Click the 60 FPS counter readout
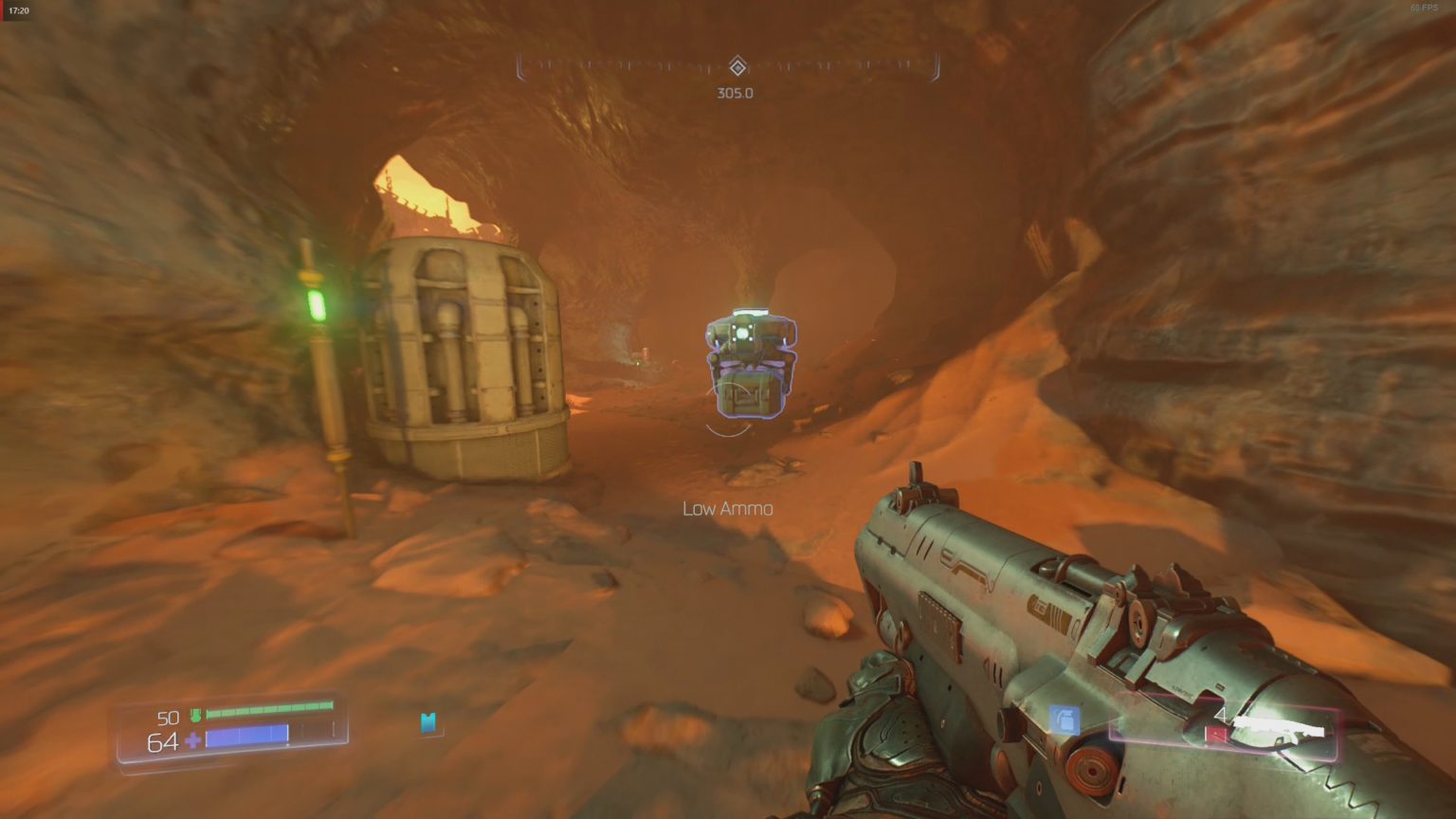Viewport: 1456px width, 819px height. 1424,9
